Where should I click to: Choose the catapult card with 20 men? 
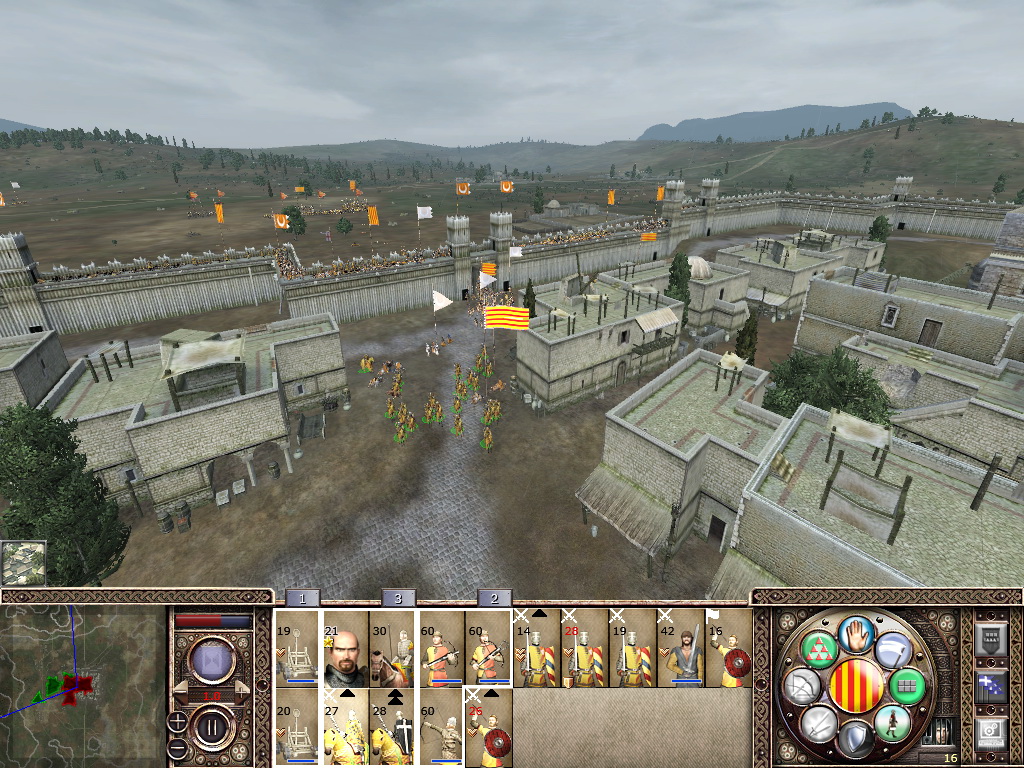[x=297, y=727]
